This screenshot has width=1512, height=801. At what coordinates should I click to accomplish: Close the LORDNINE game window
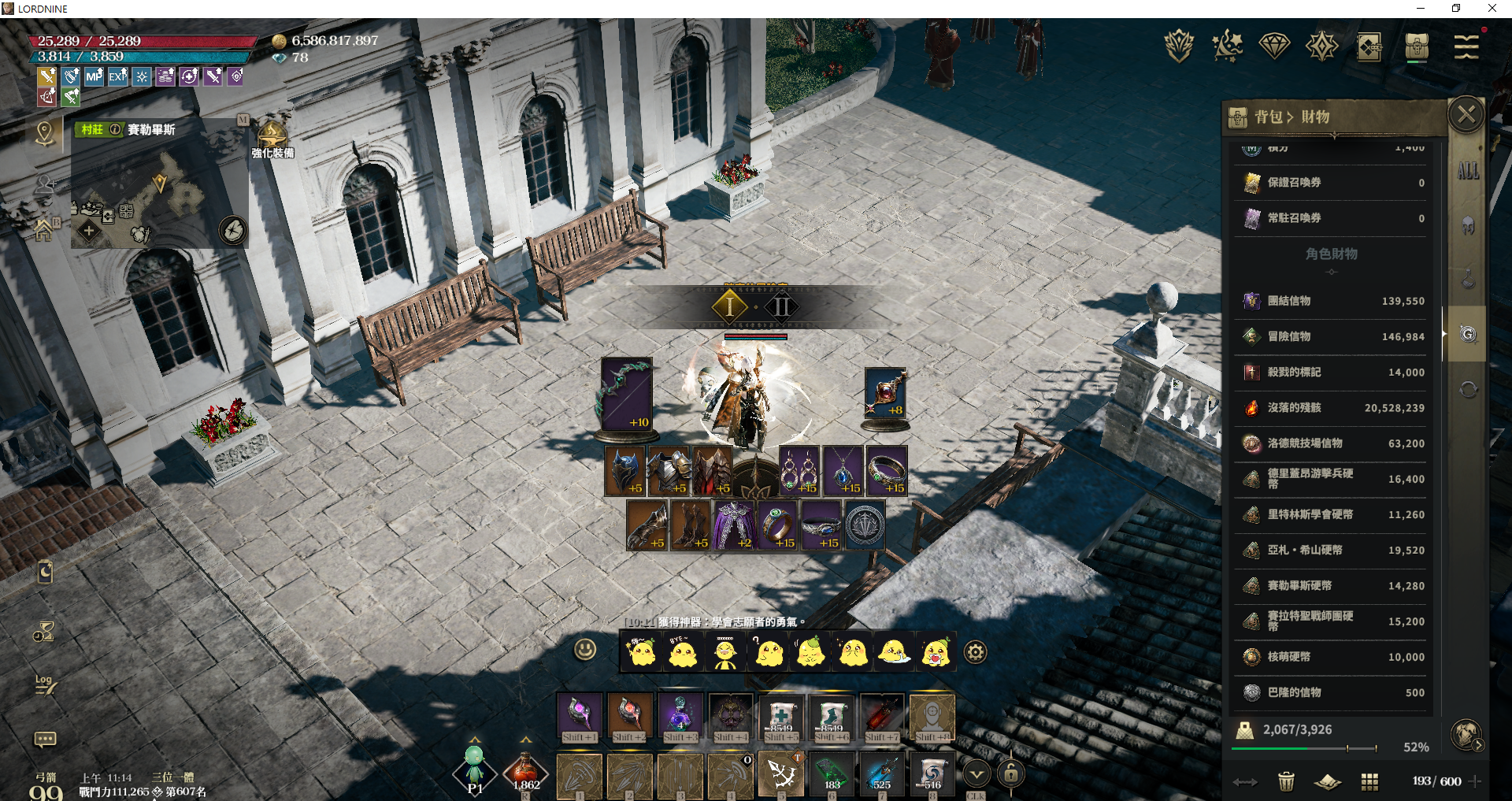[1492, 9]
